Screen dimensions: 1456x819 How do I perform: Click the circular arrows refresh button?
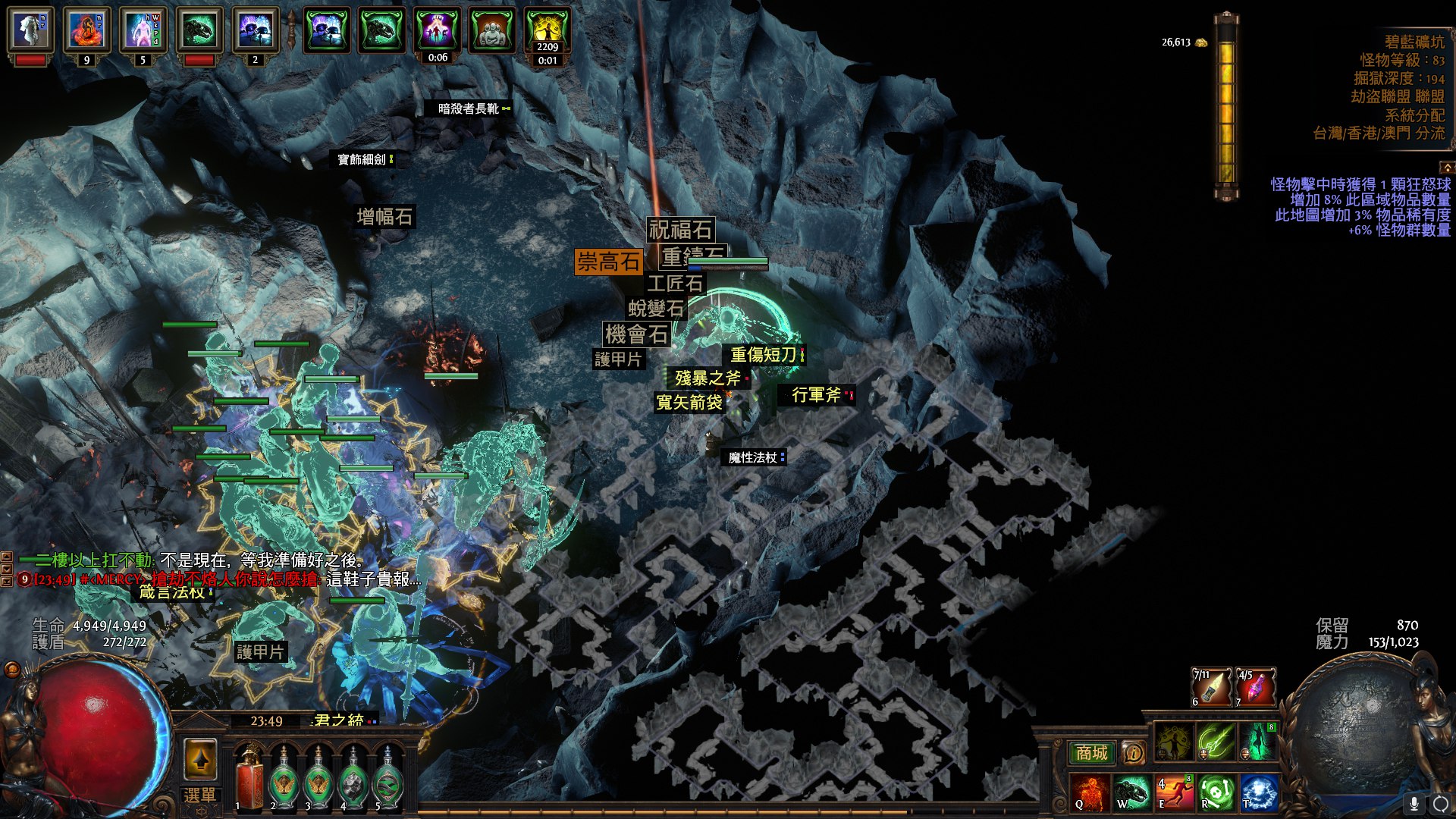(x=1441, y=803)
